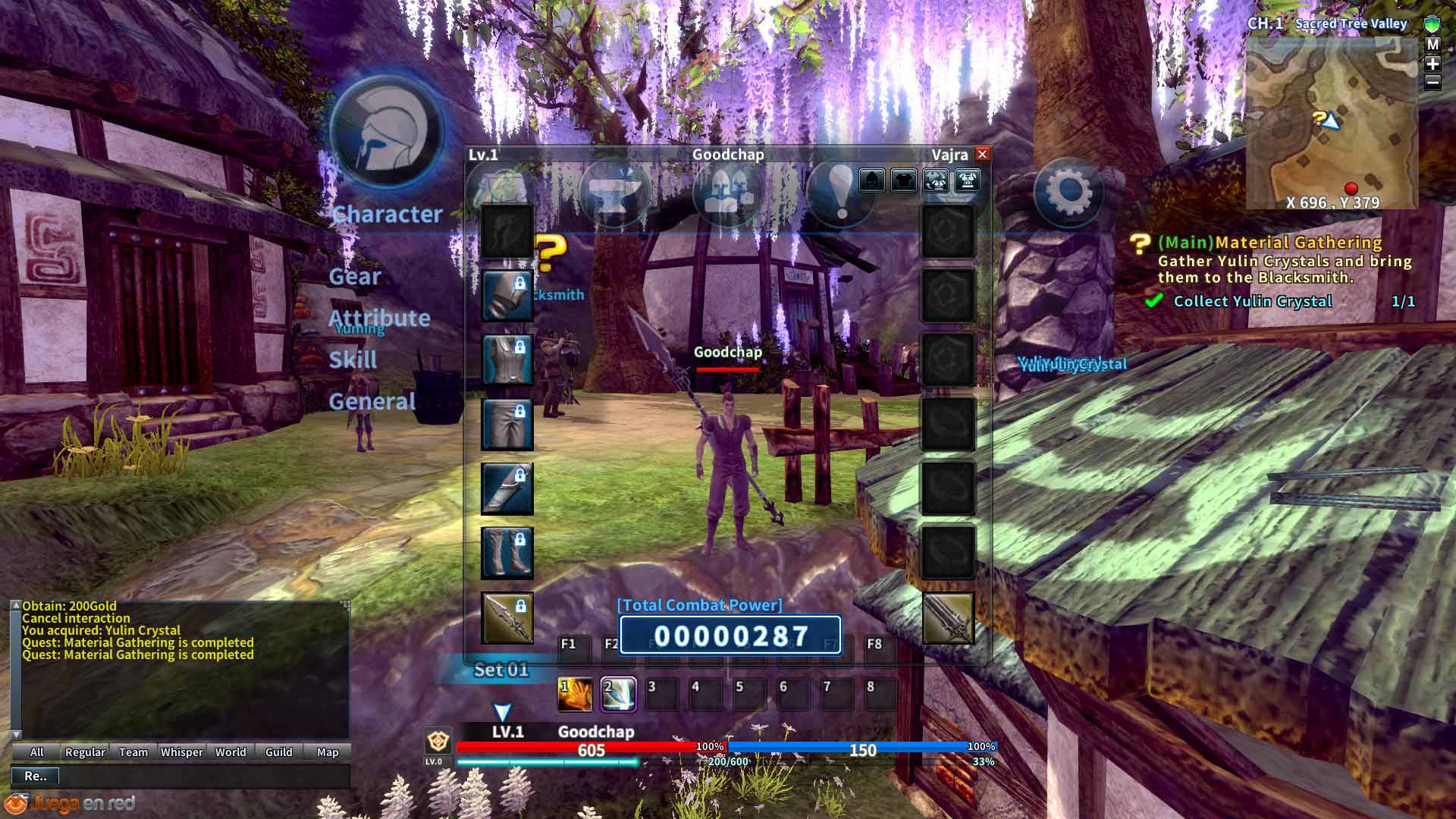The image size is (1456, 819).
Task: Select the equipped pants slot
Action: (507, 424)
